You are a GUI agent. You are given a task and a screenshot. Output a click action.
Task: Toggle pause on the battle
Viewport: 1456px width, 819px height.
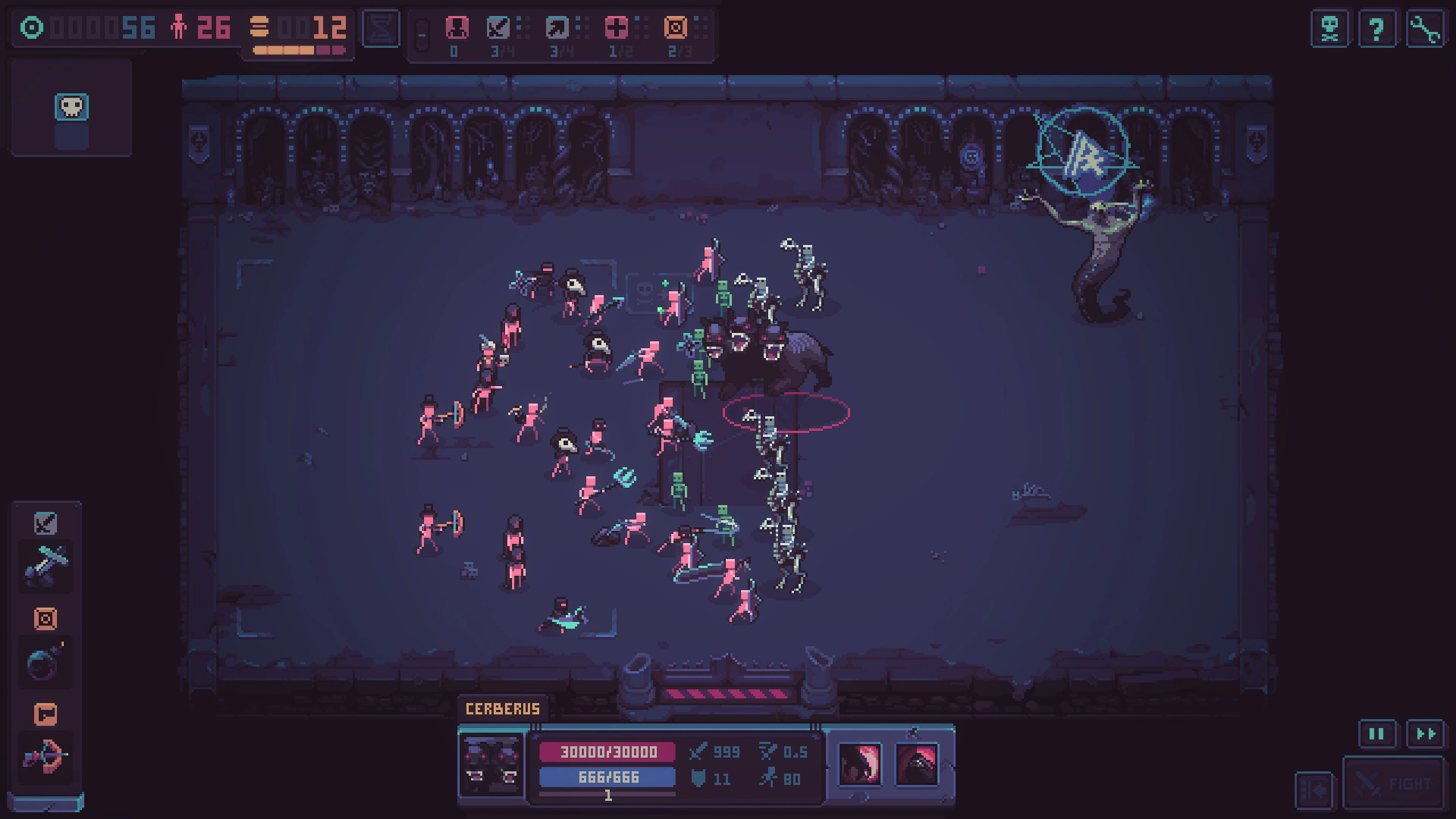coord(1376,733)
